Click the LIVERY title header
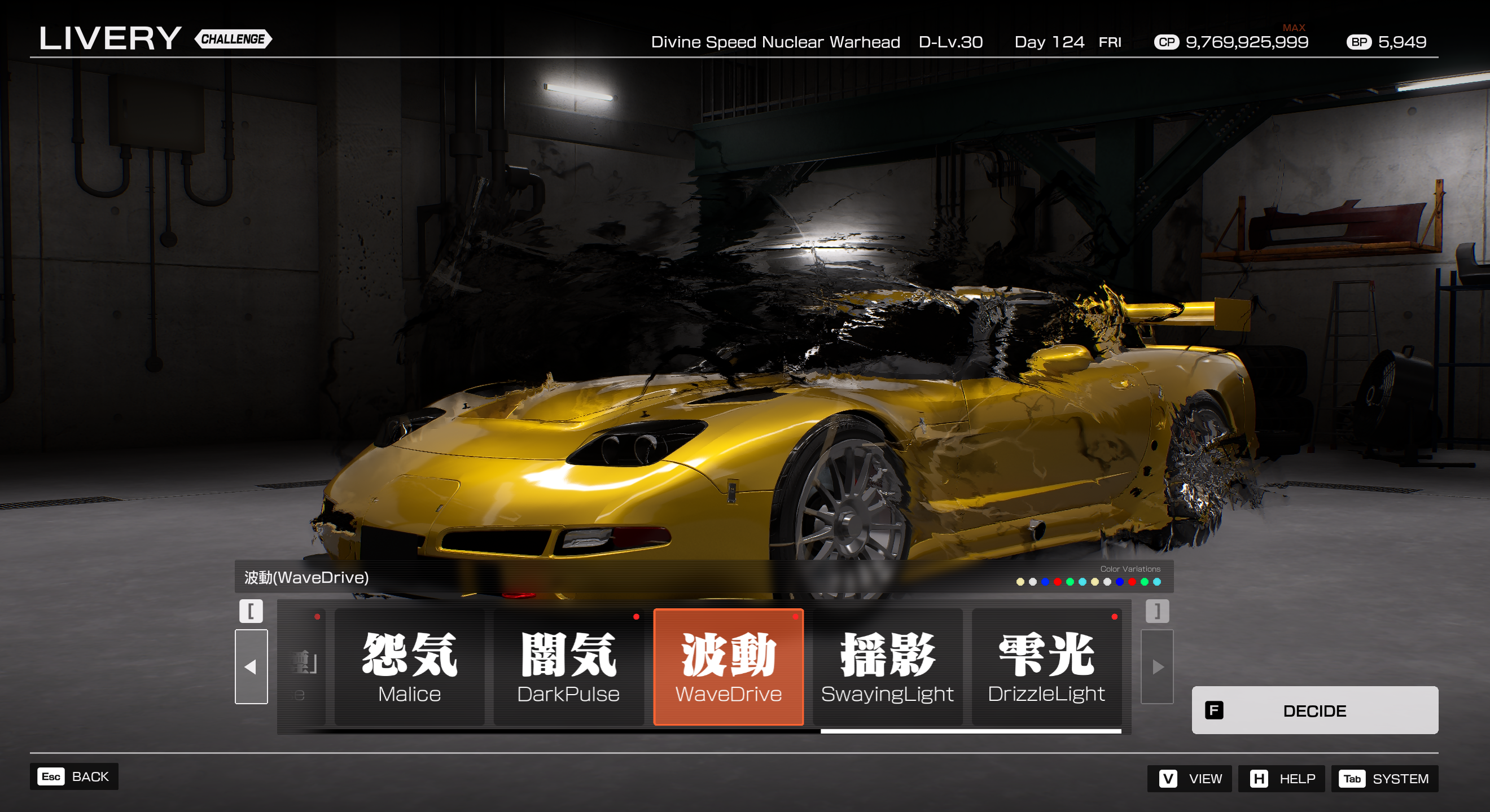Viewport: 1490px width, 812px height. 110,38
